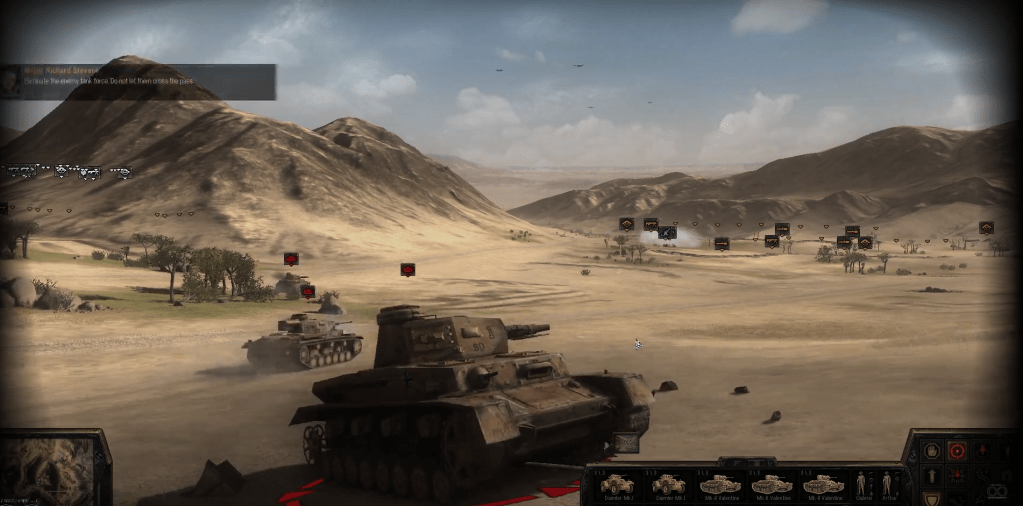Select the soldier card named Arthur
Image resolution: width=1023 pixels, height=506 pixels.
(886, 485)
